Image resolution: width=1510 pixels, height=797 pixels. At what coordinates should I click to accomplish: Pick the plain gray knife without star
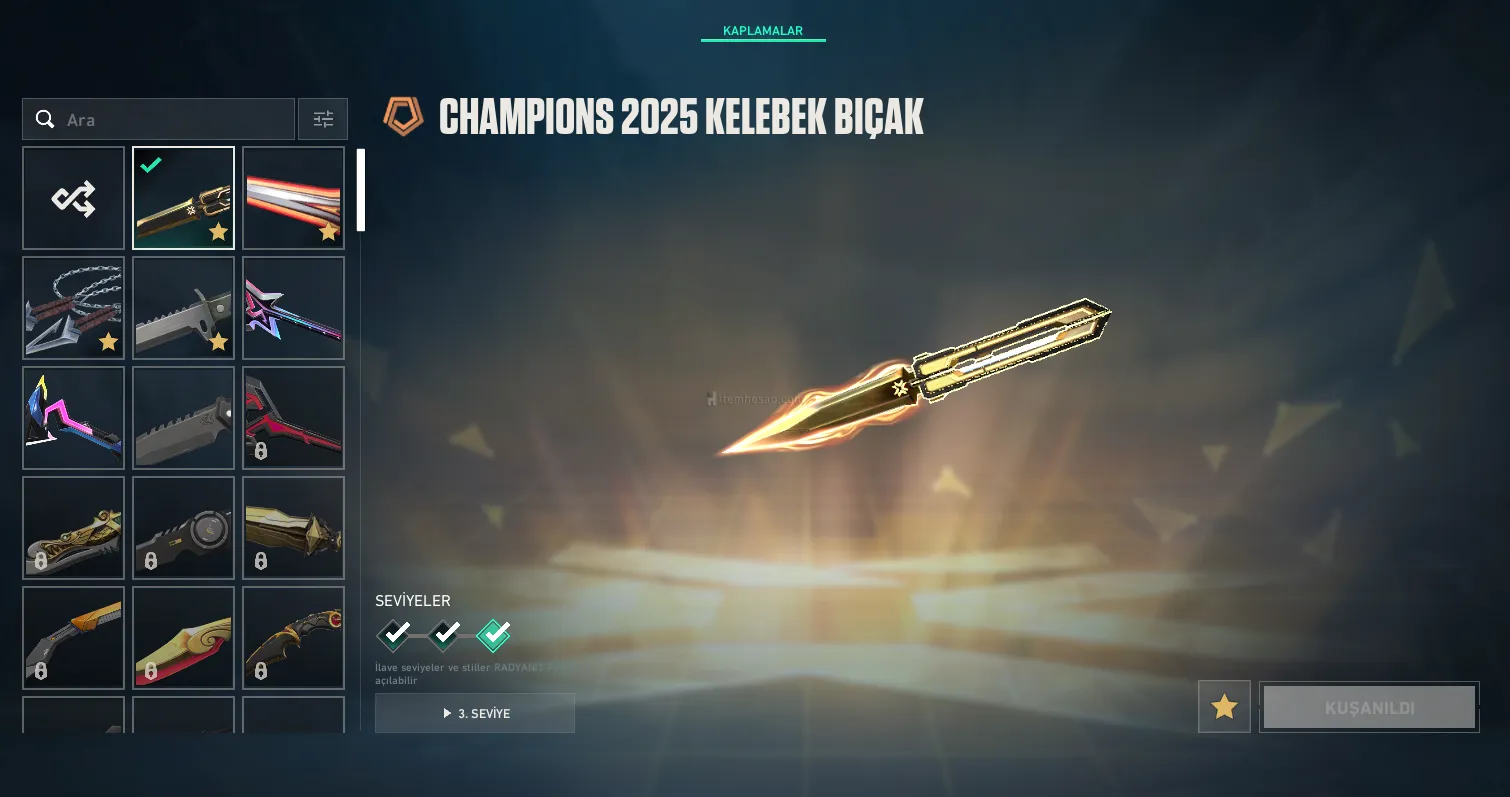point(184,418)
